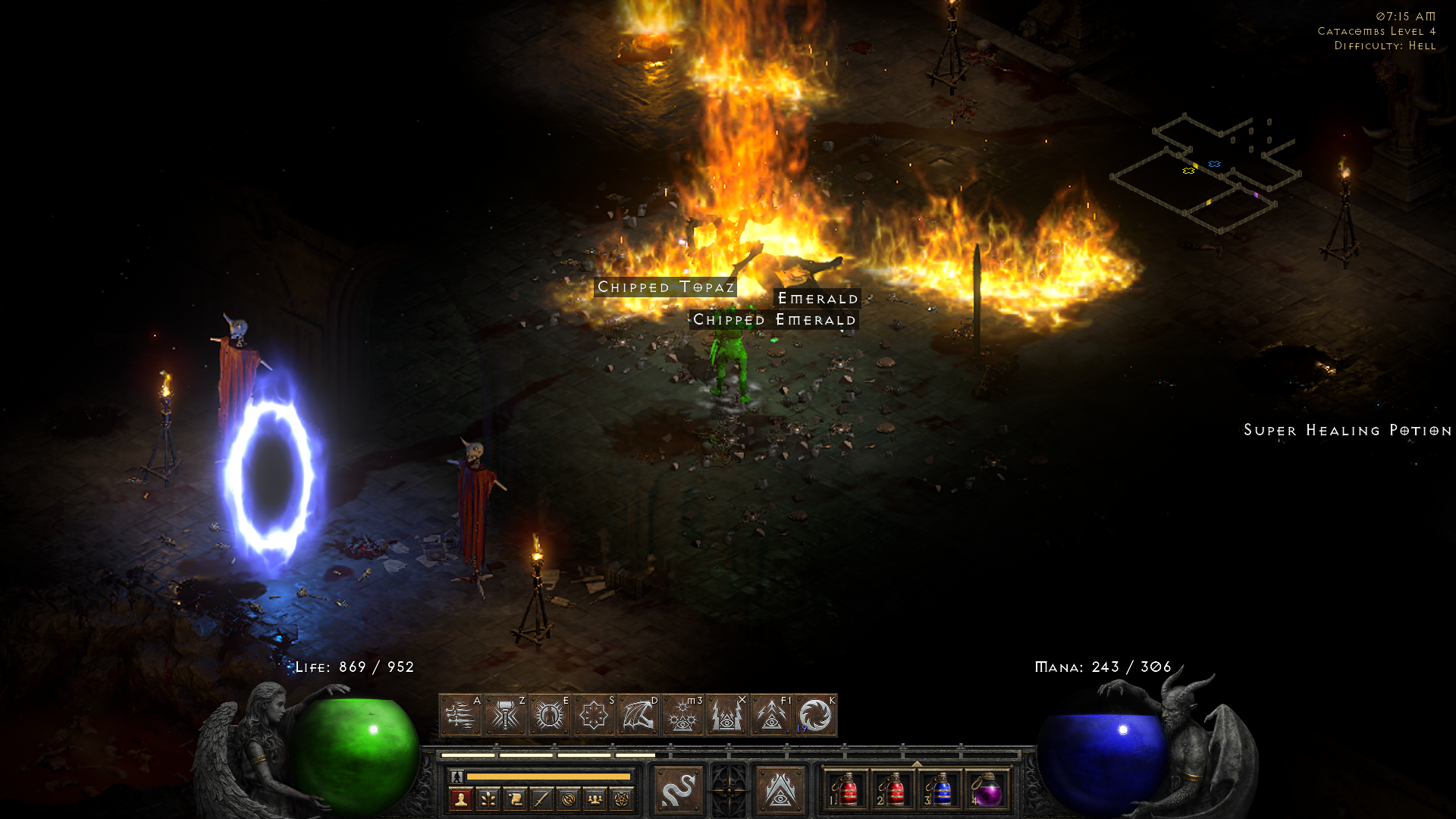Viewport: 1456px width, 819px height.
Task: Click the pentagram icon in the bottom bar
Action: [x=620, y=798]
